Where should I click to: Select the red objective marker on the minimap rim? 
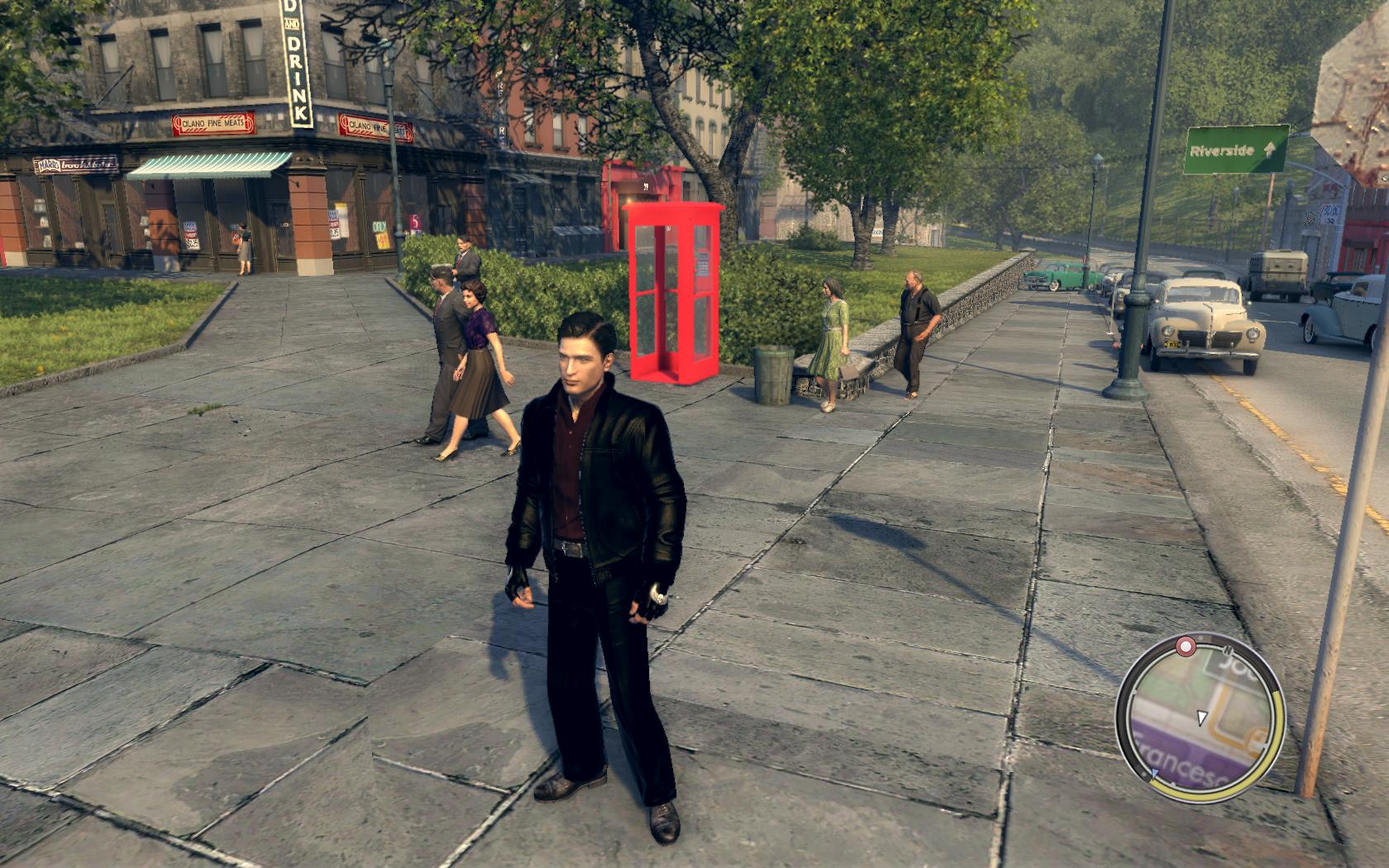point(1186,645)
